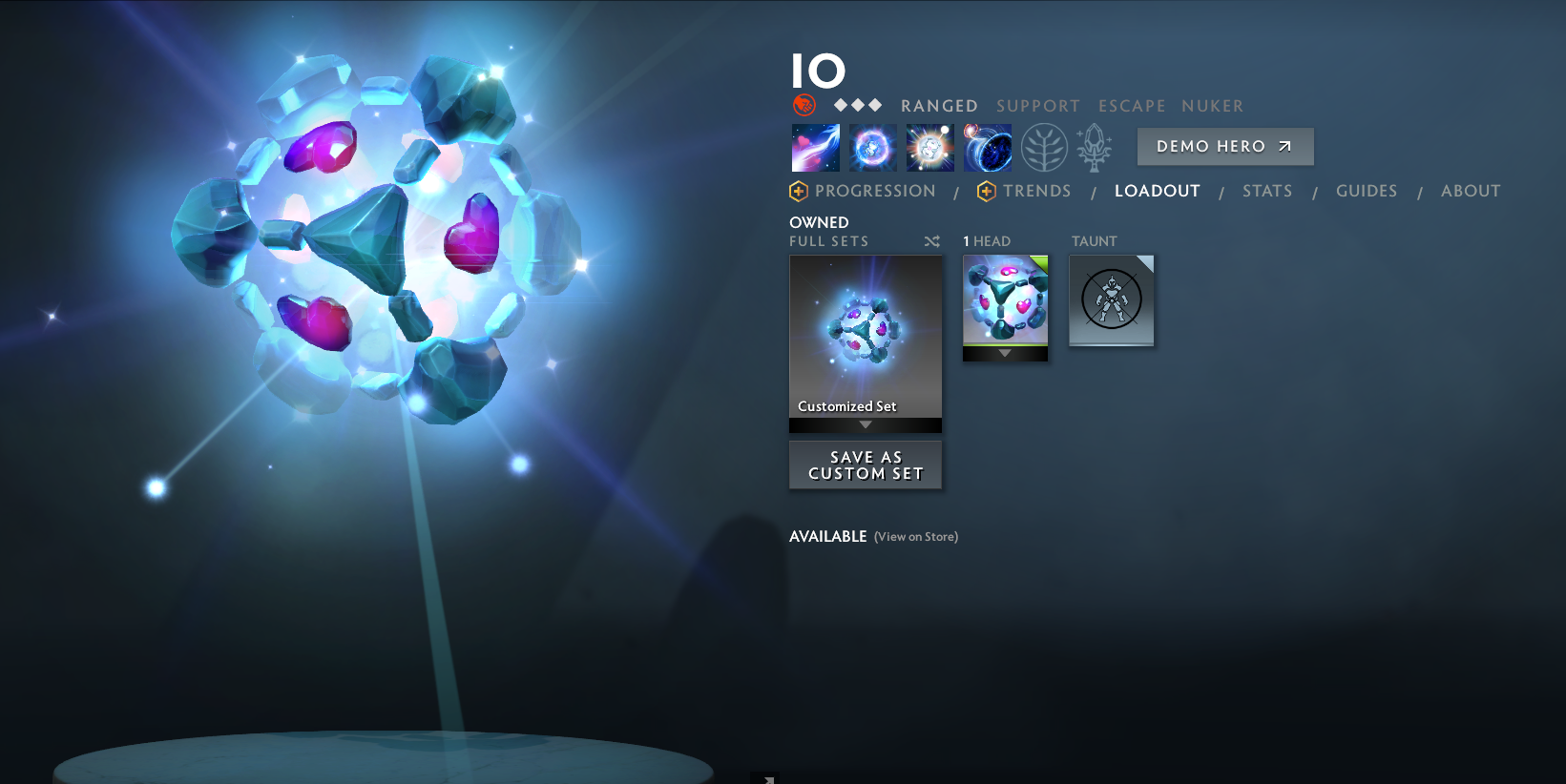Image resolution: width=1566 pixels, height=784 pixels.
Task: Select the empty TAUNT slot icon
Action: click(1111, 299)
